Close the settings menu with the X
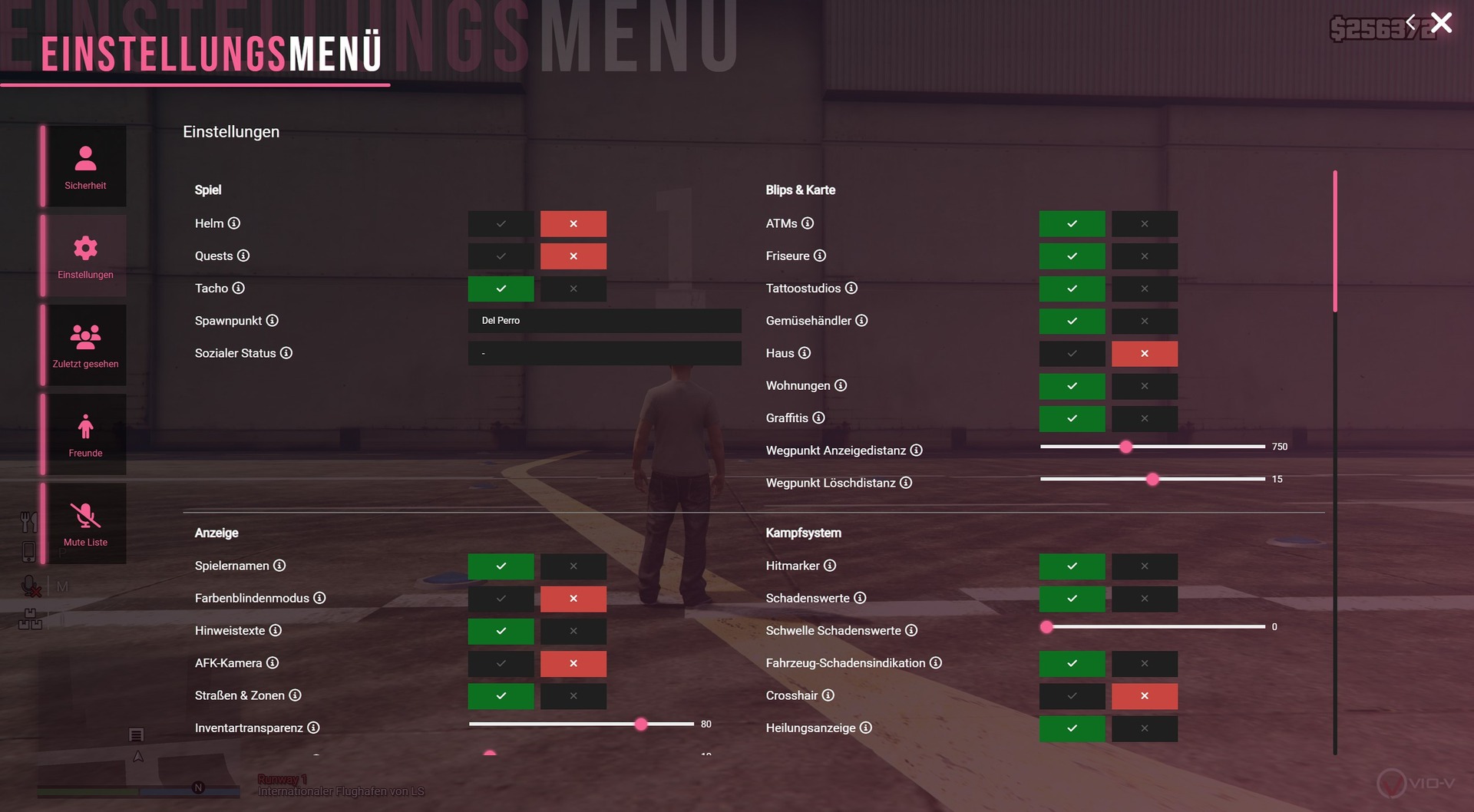 click(x=1441, y=23)
